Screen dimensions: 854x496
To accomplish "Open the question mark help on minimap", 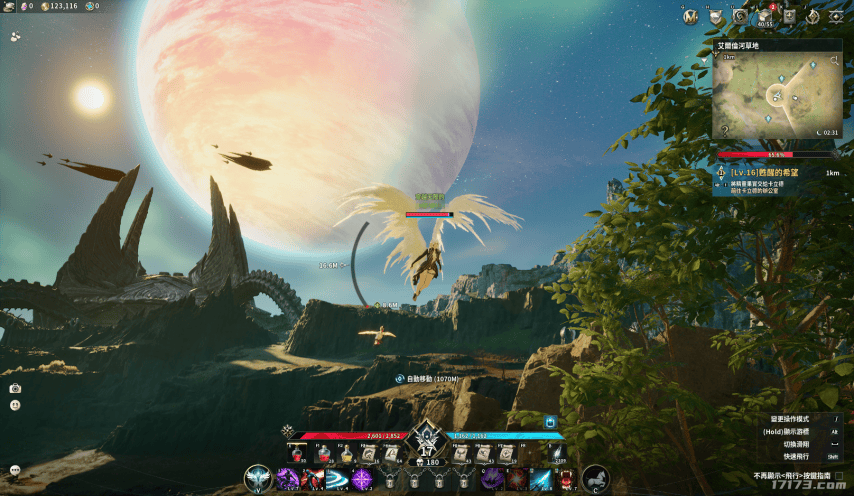I will pos(724,130).
